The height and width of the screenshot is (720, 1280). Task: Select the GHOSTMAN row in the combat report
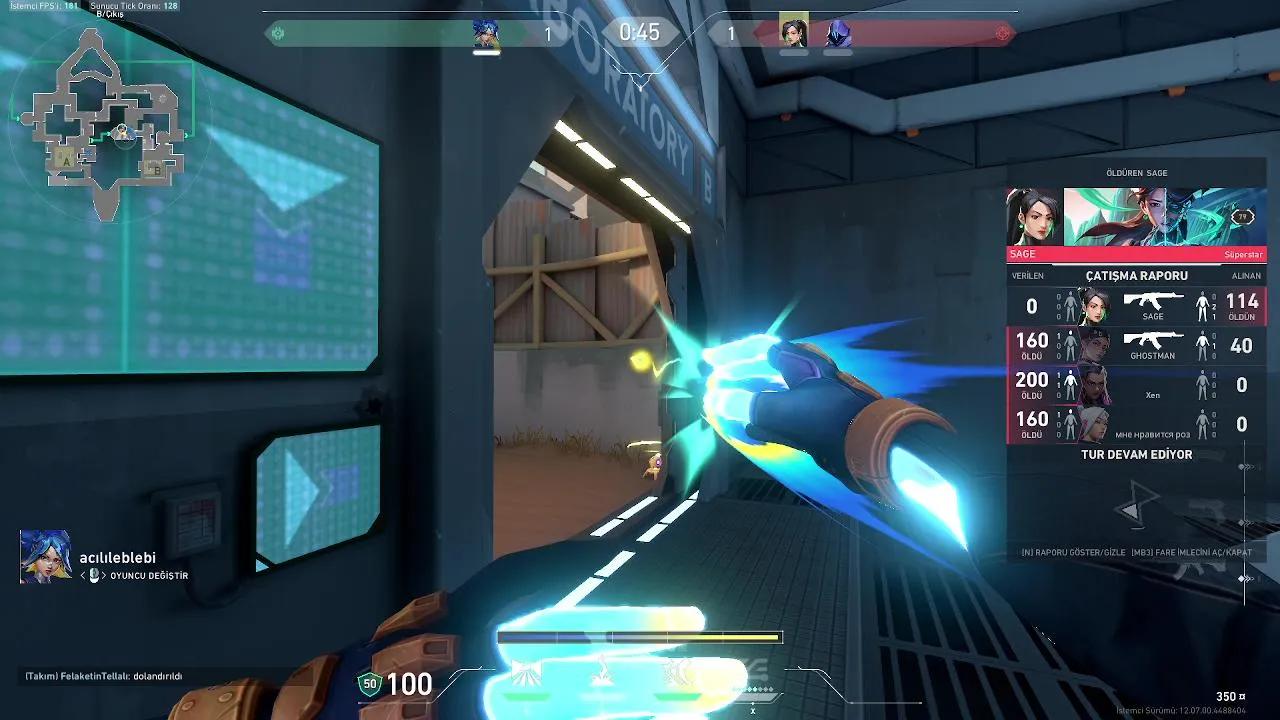pyautogui.click(x=1136, y=346)
